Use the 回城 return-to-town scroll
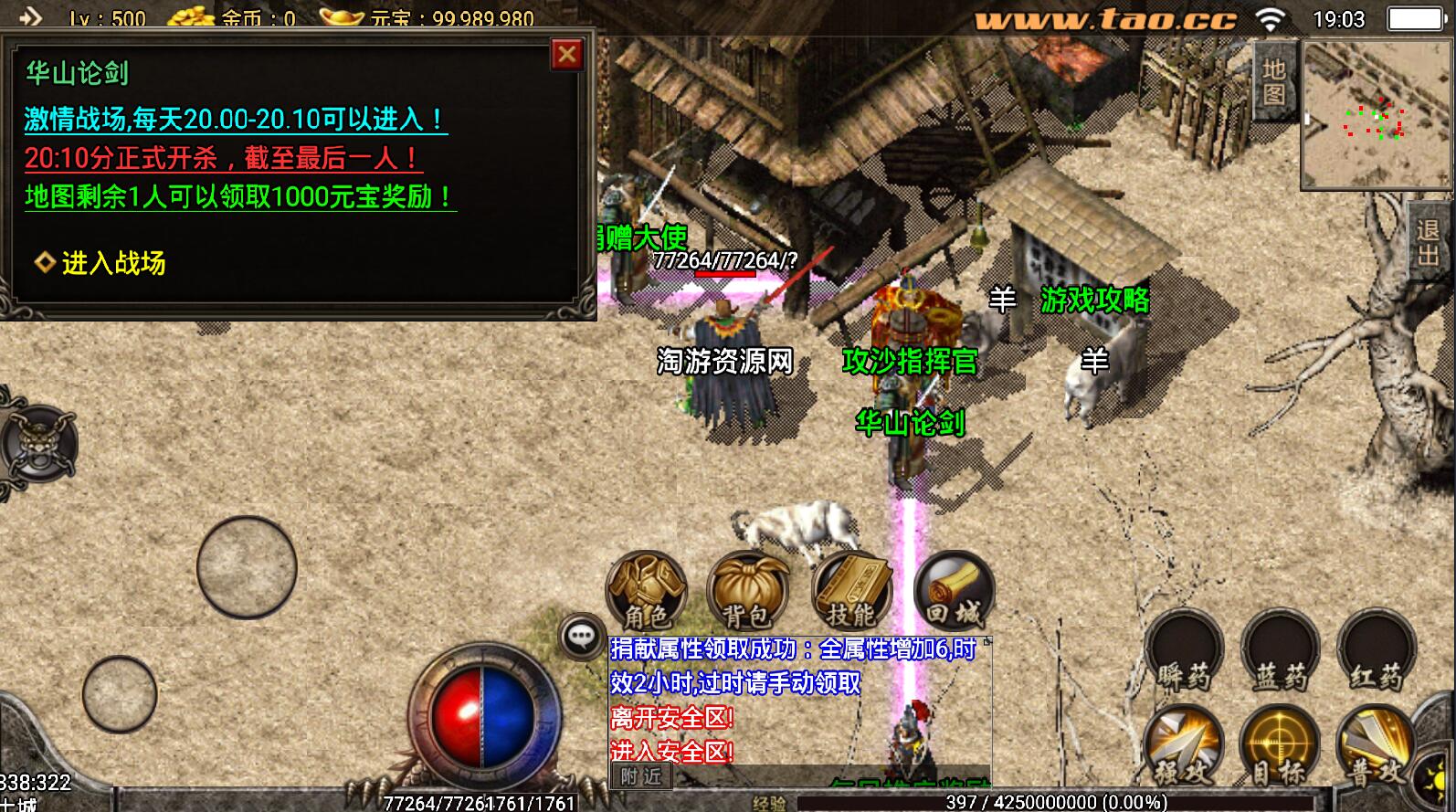This screenshot has width=1456, height=812. pos(954,590)
